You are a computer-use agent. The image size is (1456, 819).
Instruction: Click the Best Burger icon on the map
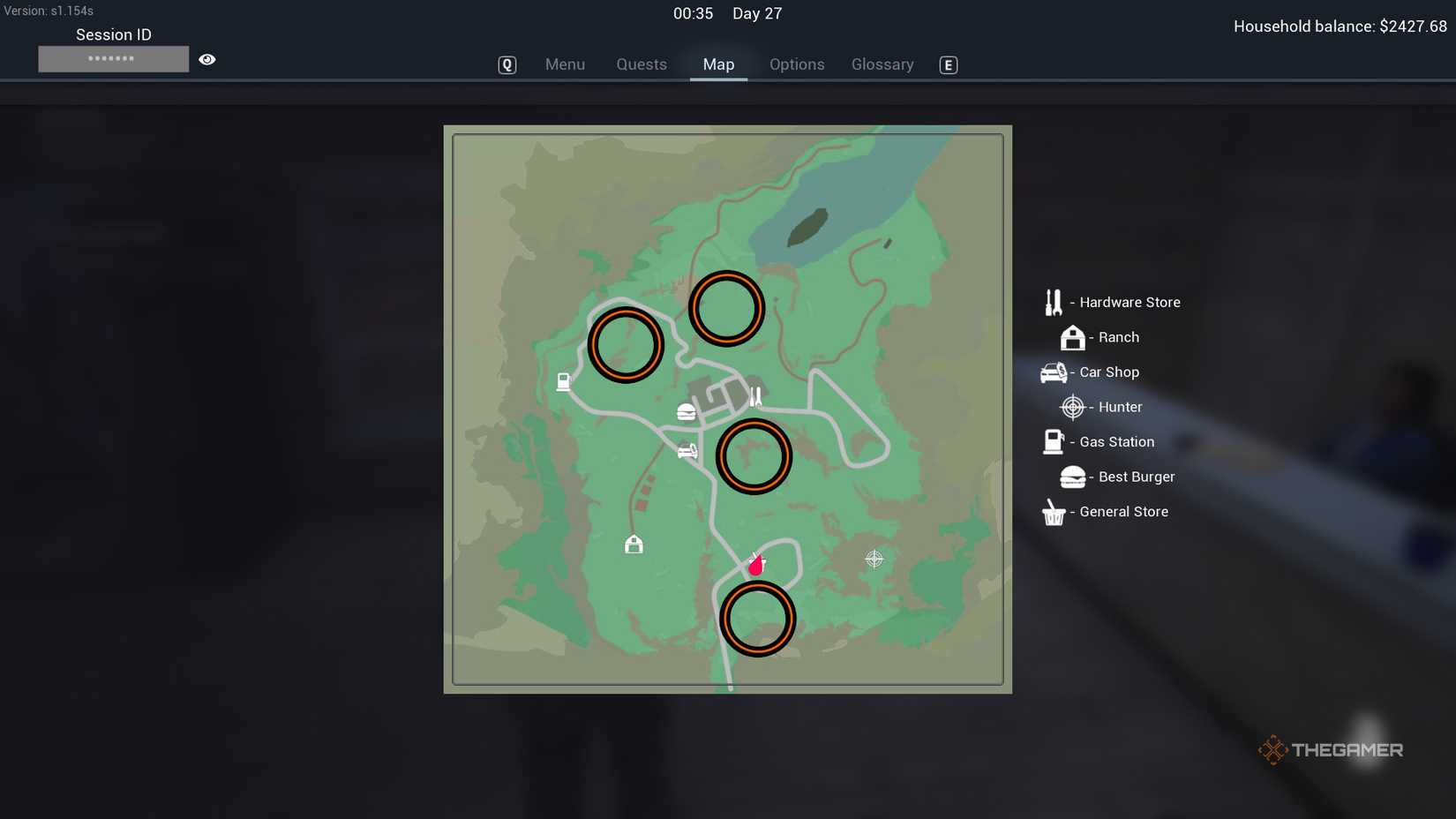pyautogui.click(x=687, y=411)
